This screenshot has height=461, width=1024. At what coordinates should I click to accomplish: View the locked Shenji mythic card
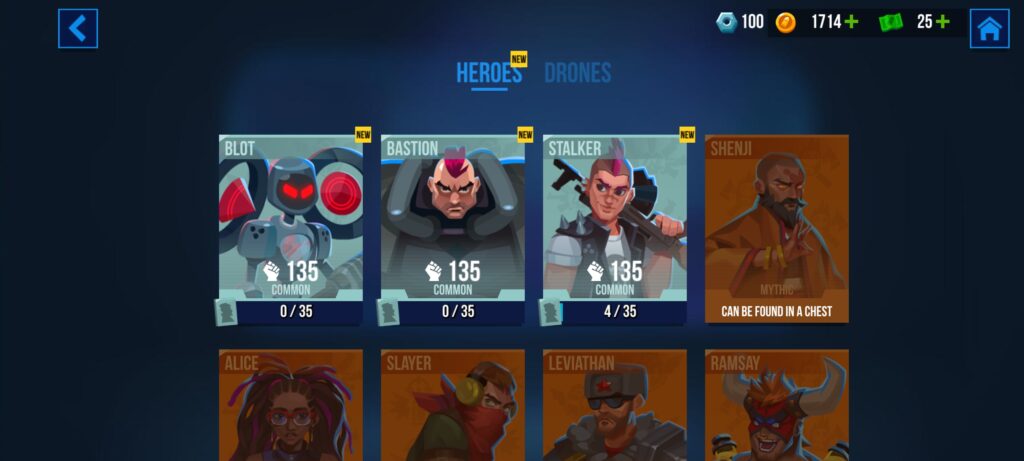pos(777,229)
